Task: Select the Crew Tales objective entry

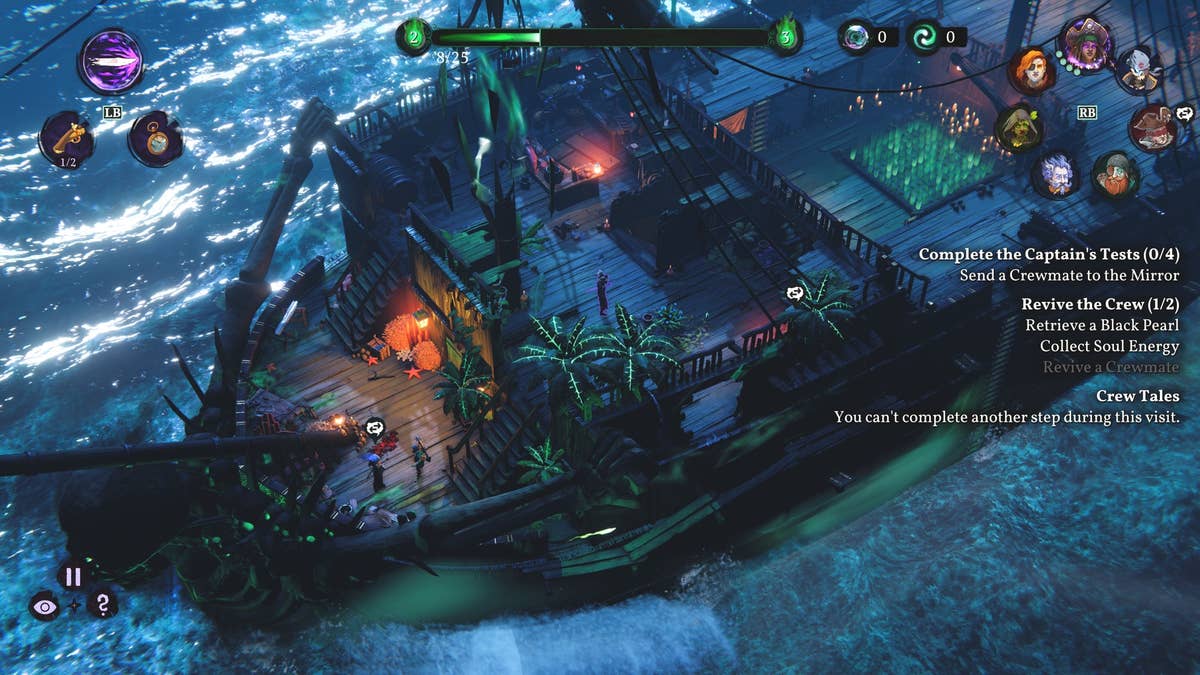Action: (x=1137, y=396)
